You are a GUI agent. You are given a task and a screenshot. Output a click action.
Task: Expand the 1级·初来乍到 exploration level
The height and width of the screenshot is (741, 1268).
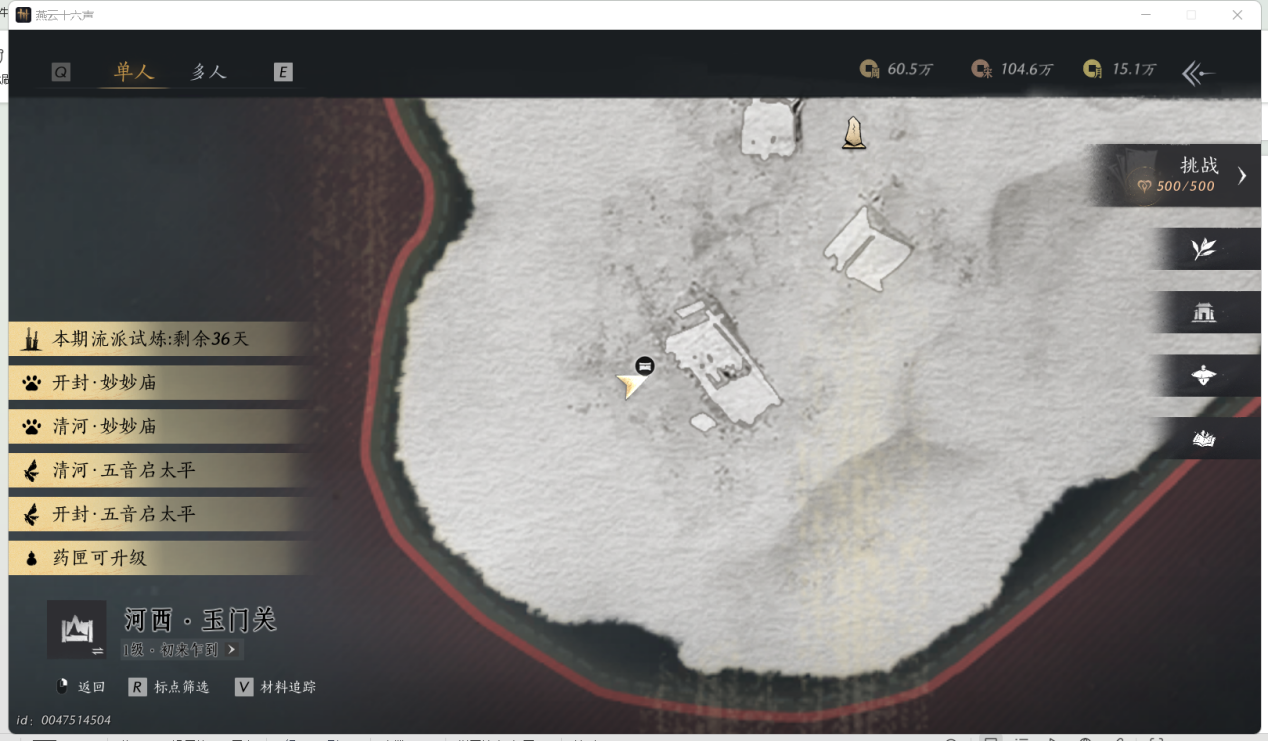click(180, 650)
